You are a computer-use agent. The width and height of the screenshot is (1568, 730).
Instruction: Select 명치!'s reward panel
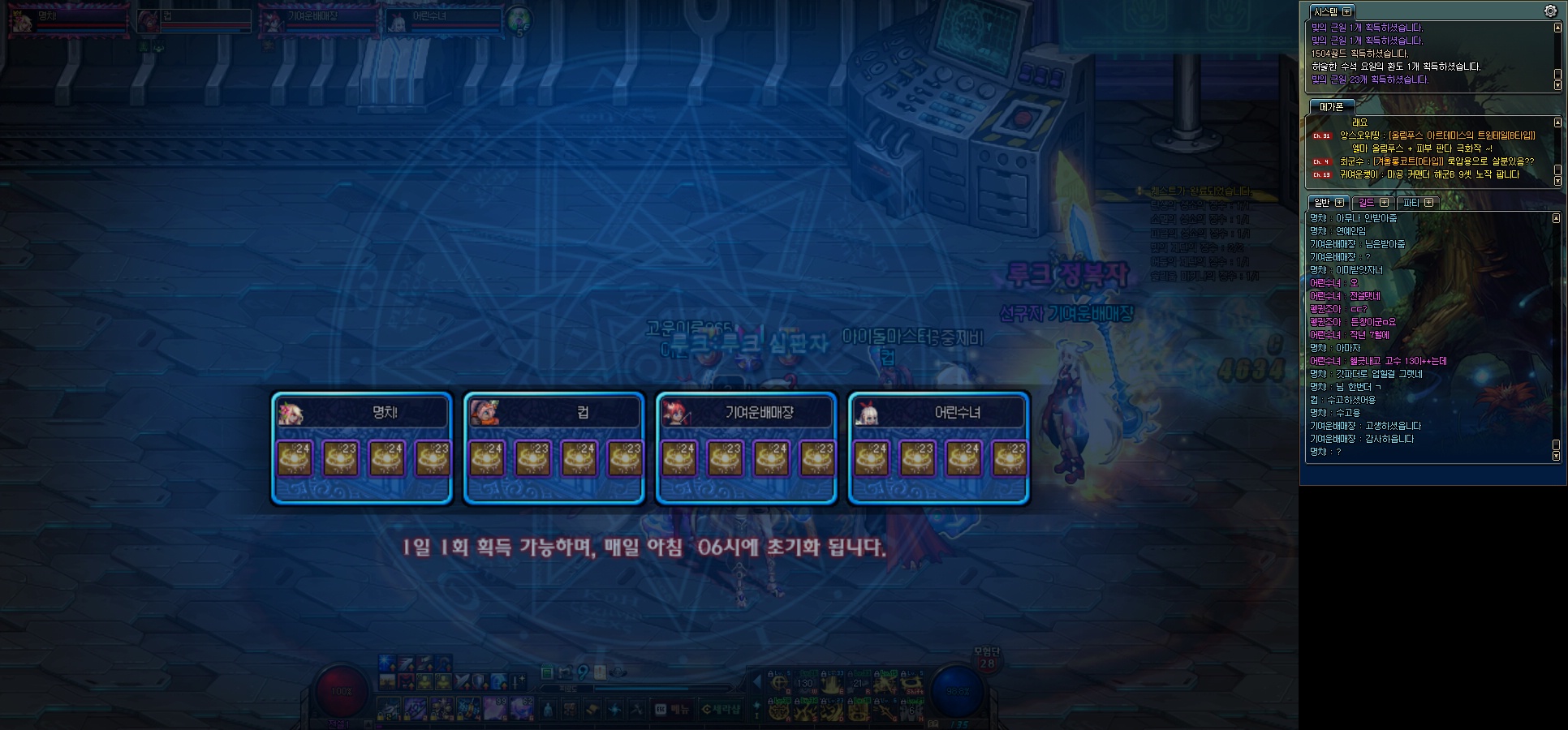click(362, 448)
